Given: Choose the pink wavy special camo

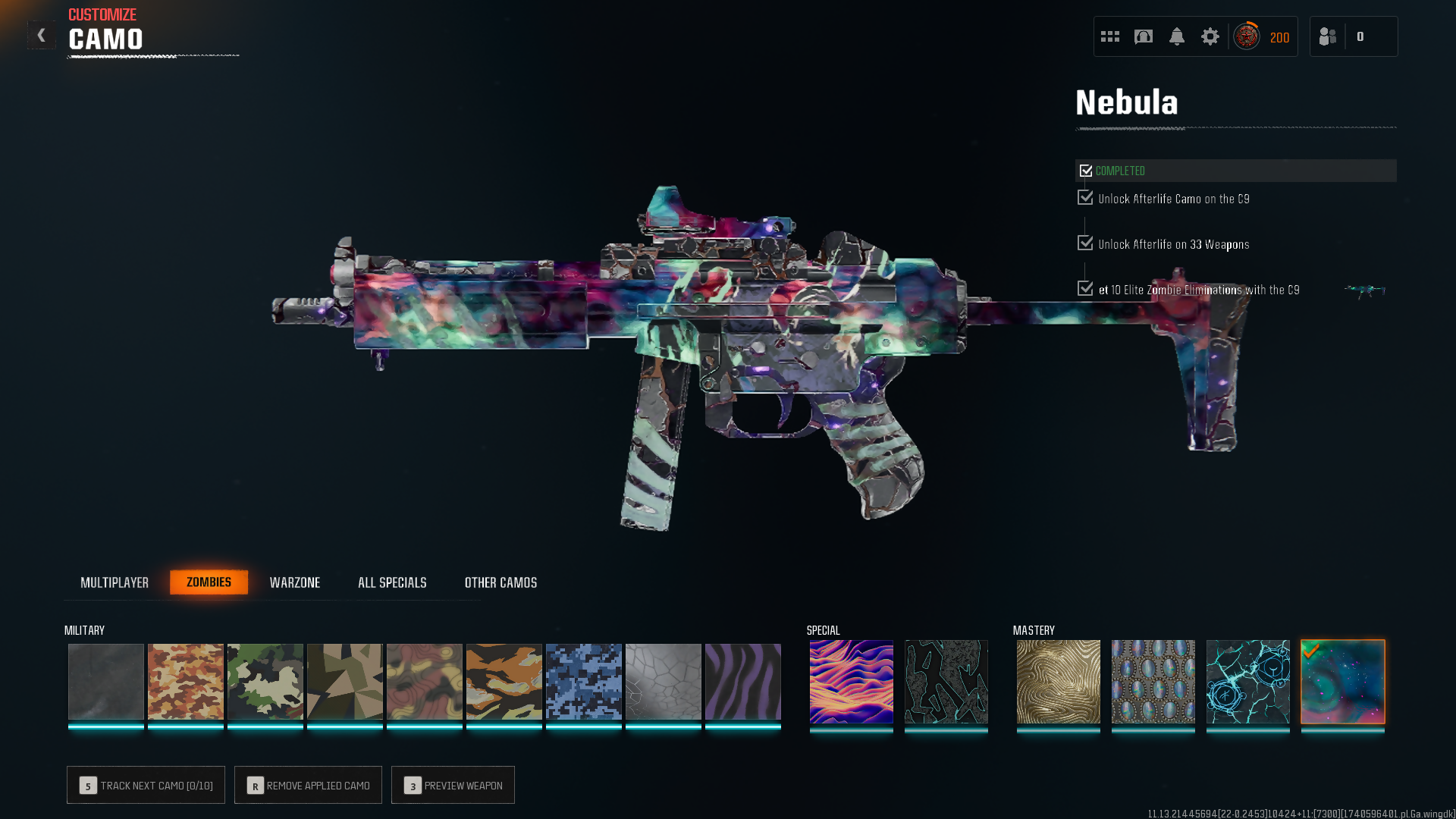Looking at the screenshot, I should [851, 681].
